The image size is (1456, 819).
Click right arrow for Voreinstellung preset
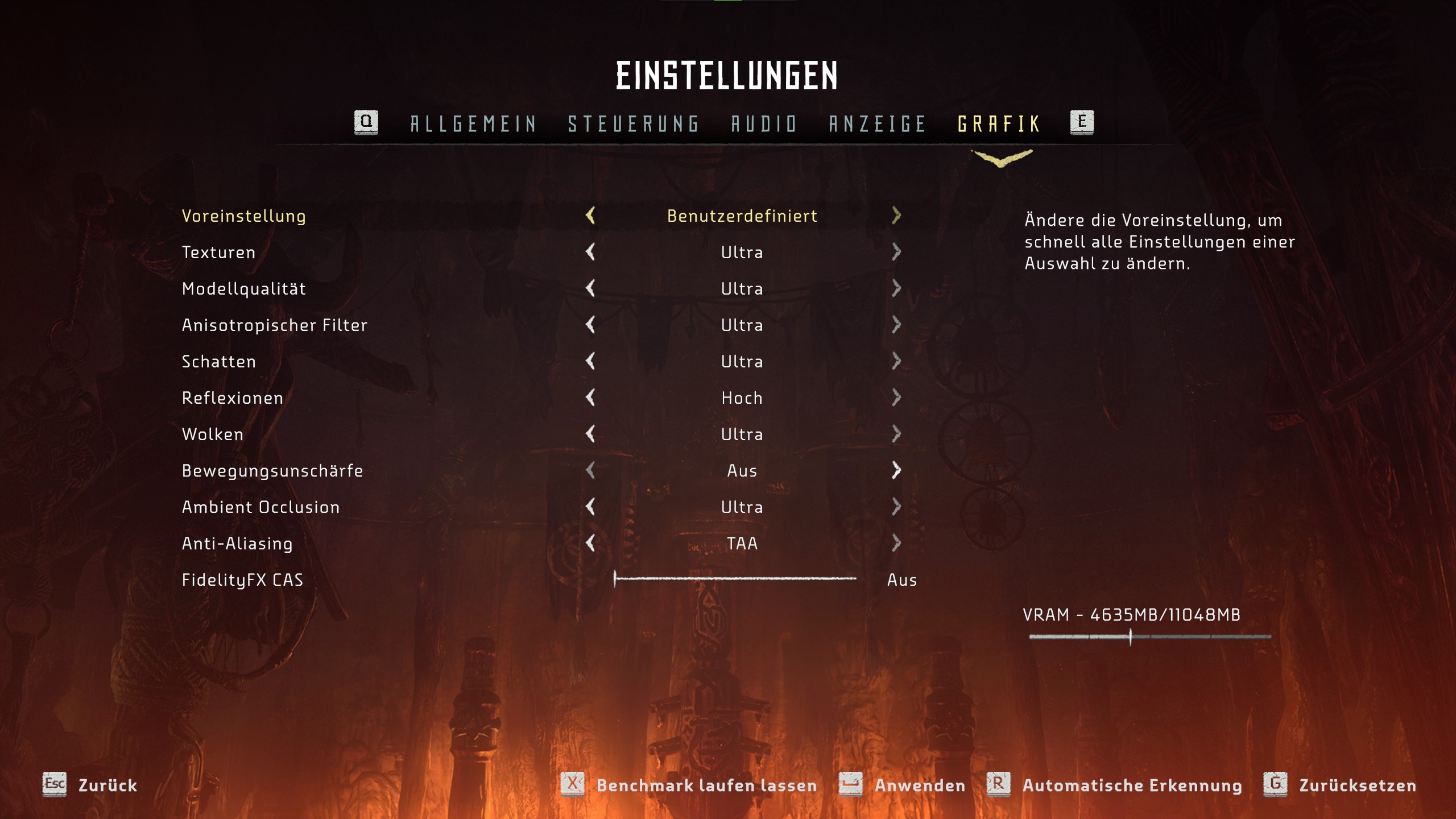896,216
